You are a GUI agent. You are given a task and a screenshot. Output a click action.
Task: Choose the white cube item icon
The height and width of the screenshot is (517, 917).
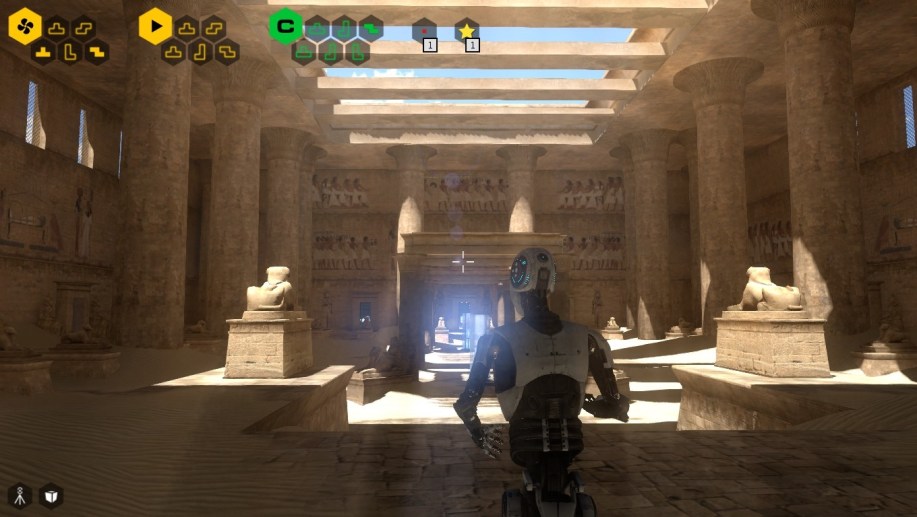tap(50, 495)
